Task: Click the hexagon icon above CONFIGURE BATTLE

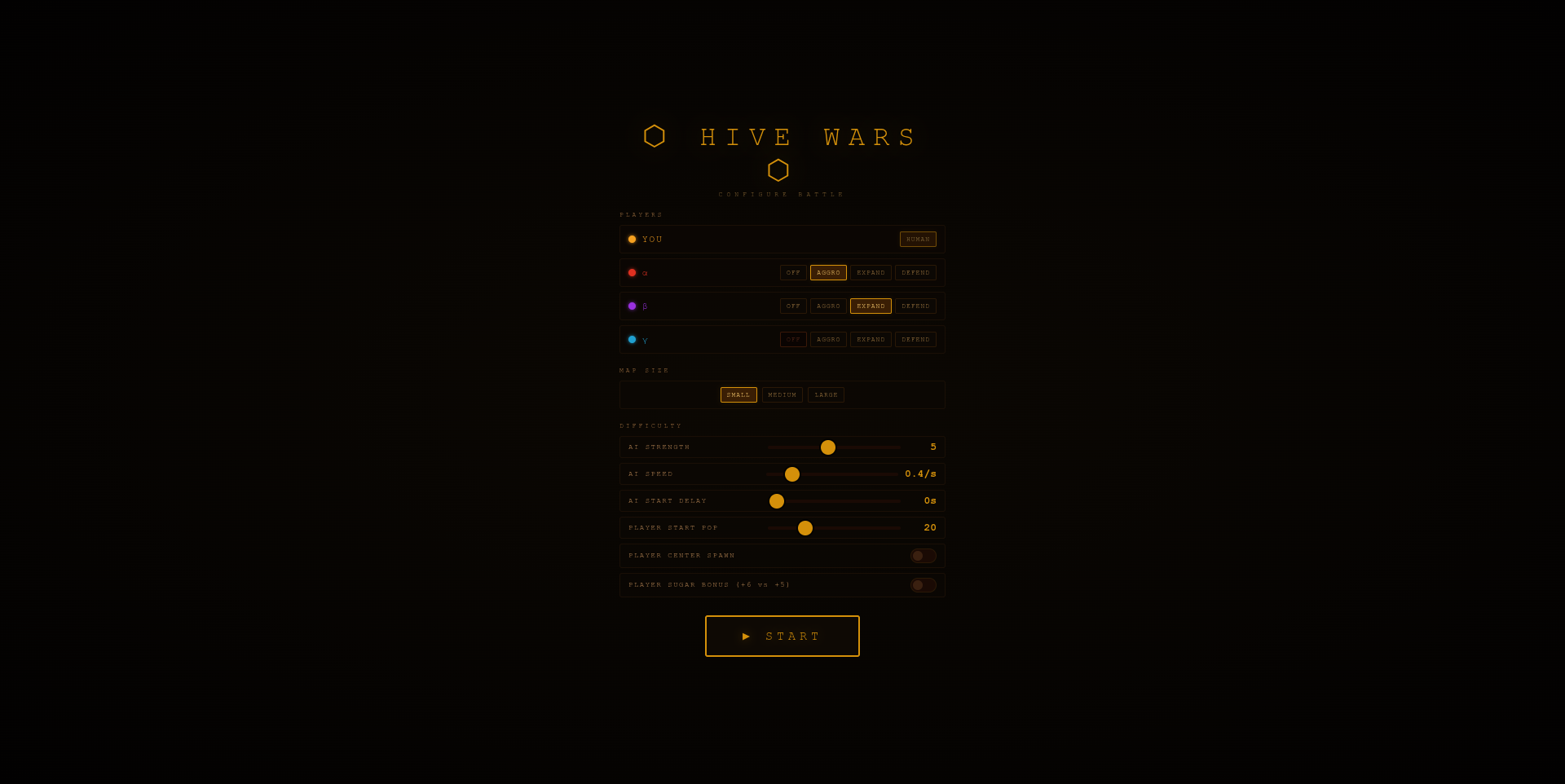Action: click(x=778, y=171)
